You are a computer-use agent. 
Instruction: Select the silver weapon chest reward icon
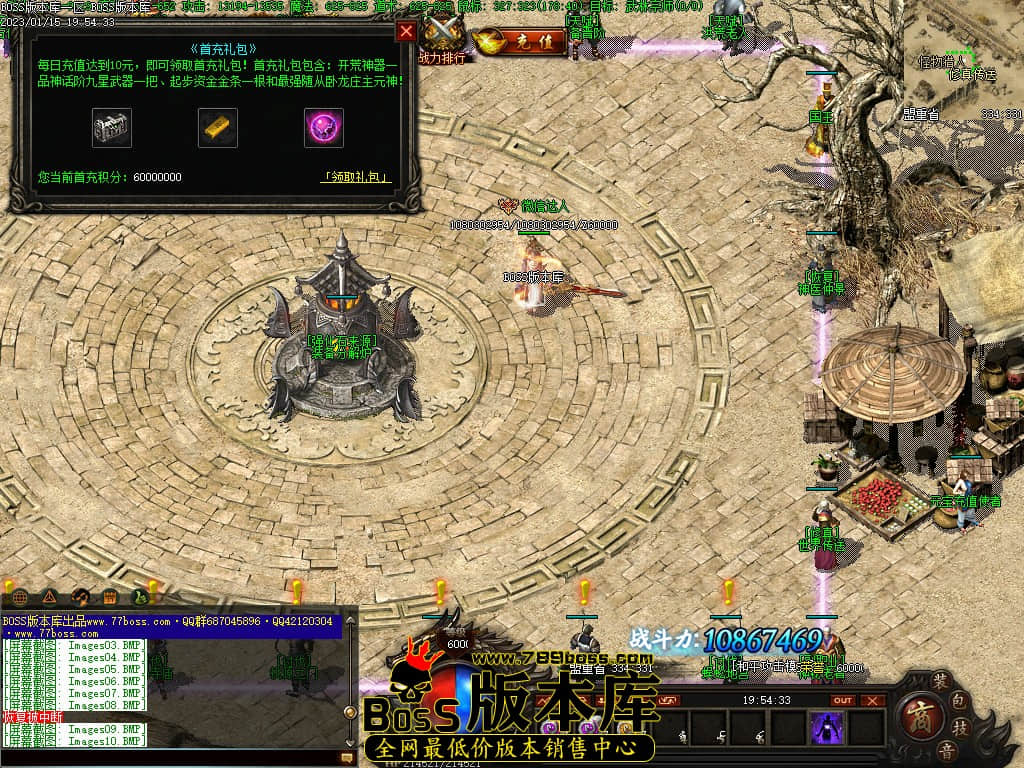[112, 128]
